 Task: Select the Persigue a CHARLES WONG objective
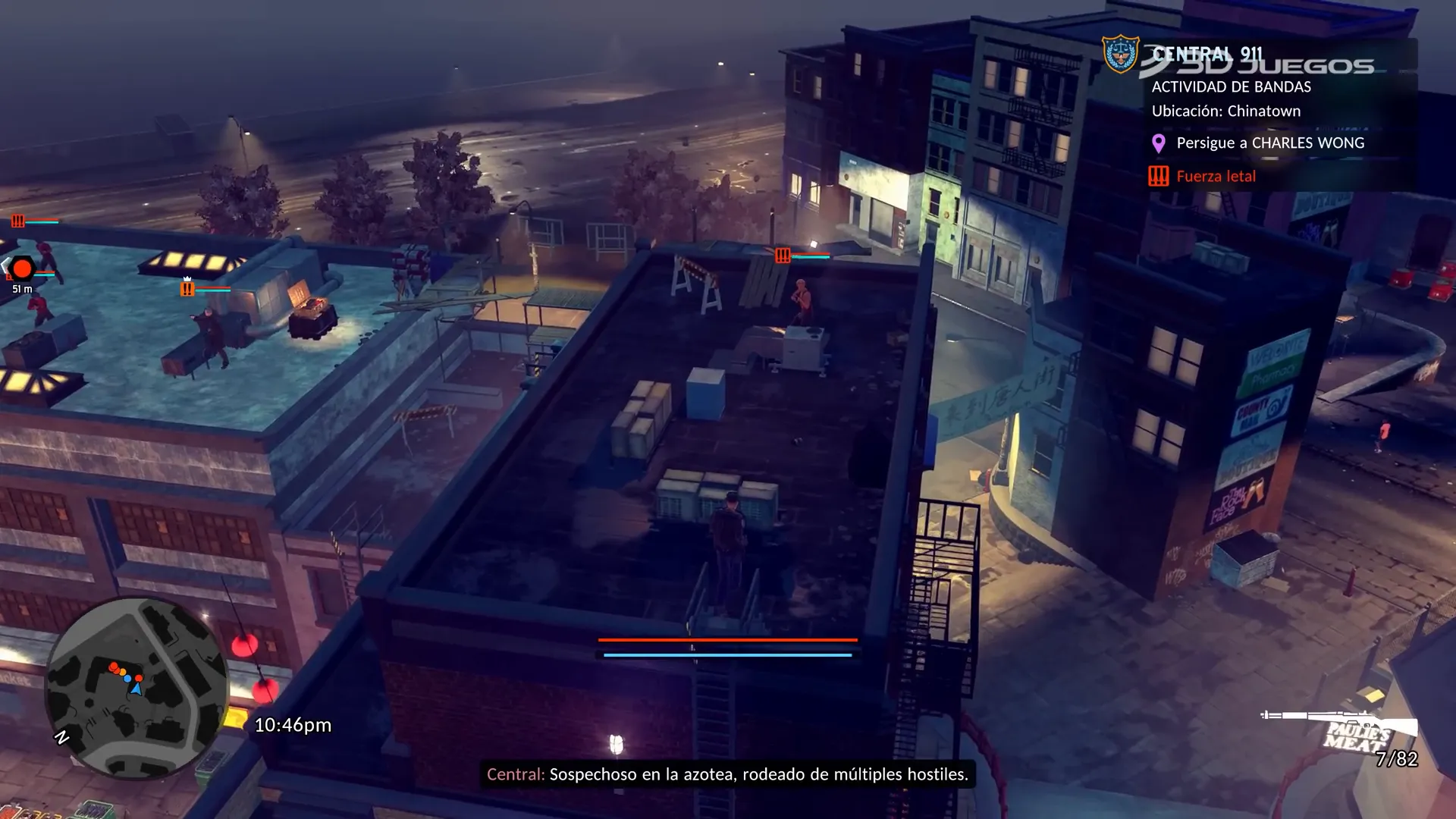pyautogui.click(x=1269, y=143)
